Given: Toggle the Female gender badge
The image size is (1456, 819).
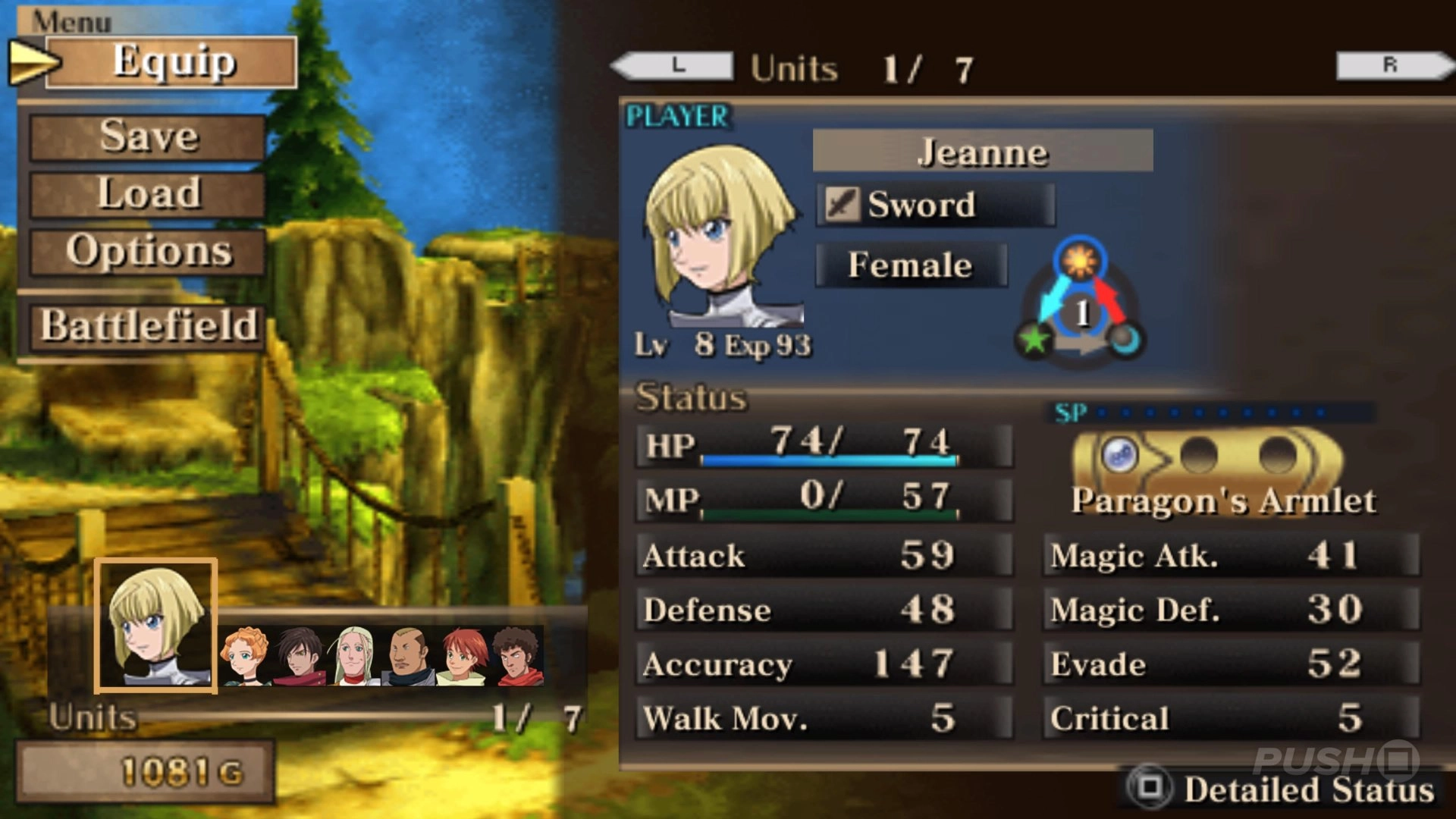Looking at the screenshot, I should click(909, 265).
